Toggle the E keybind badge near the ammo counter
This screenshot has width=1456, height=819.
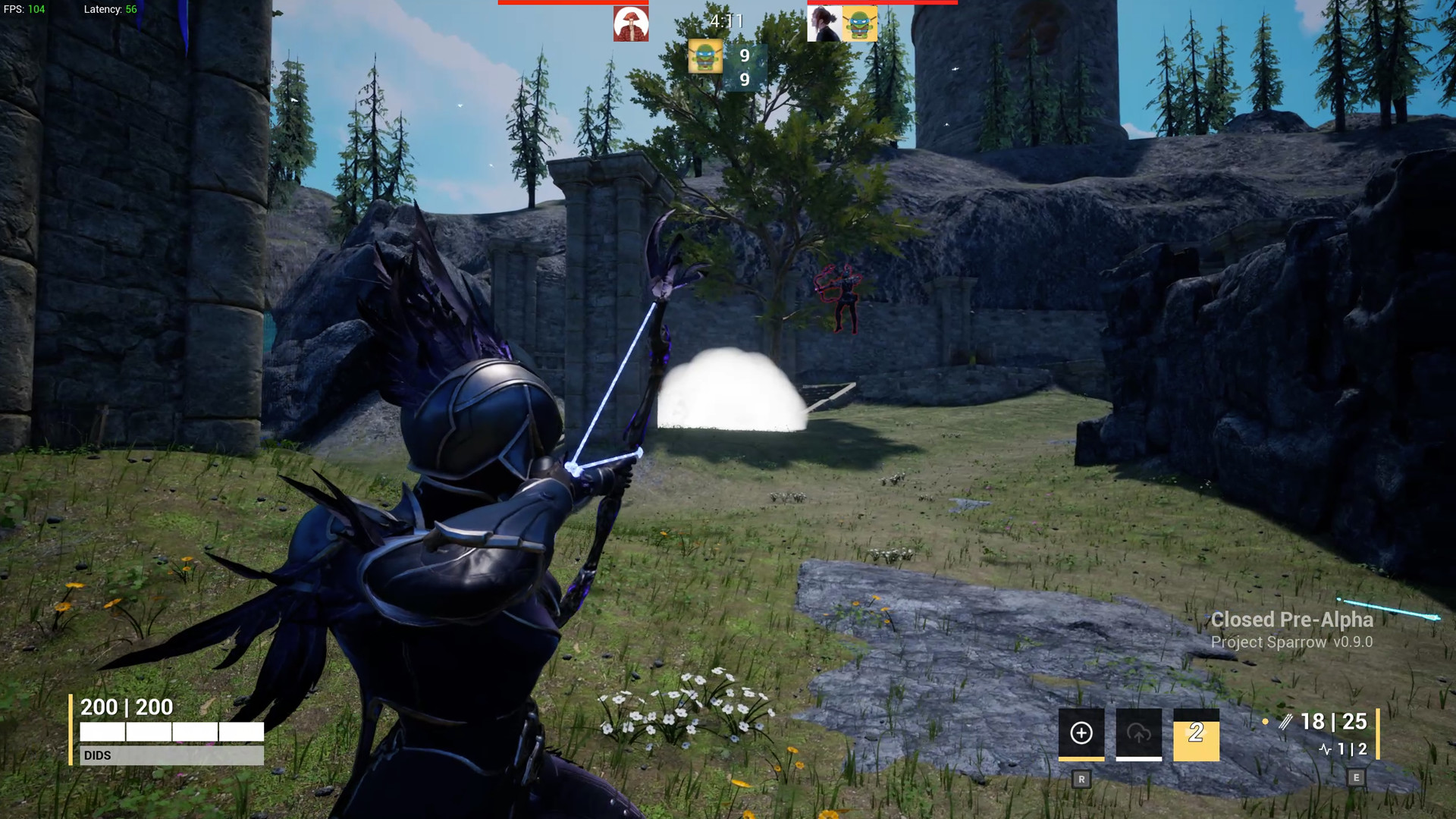click(x=1355, y=777)
